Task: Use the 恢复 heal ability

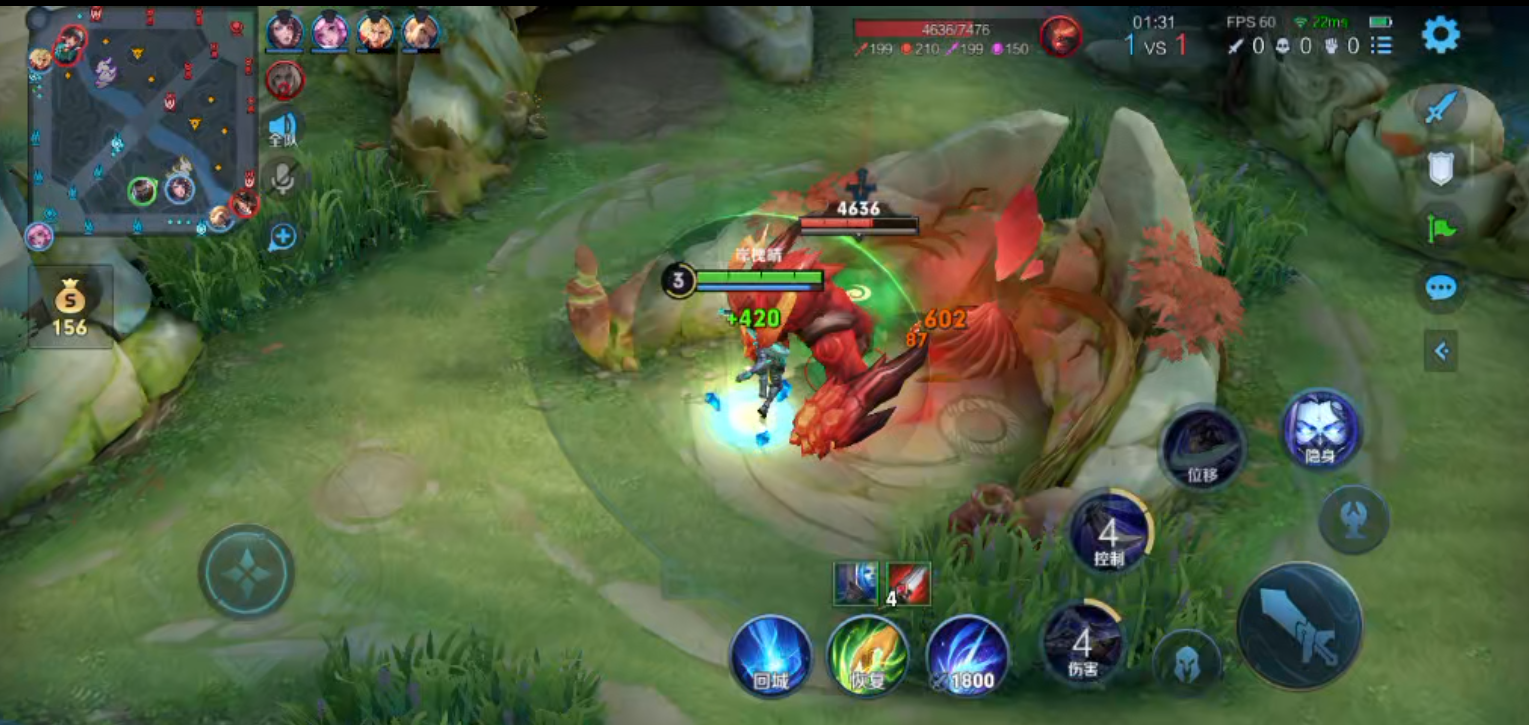Action: 868,656
